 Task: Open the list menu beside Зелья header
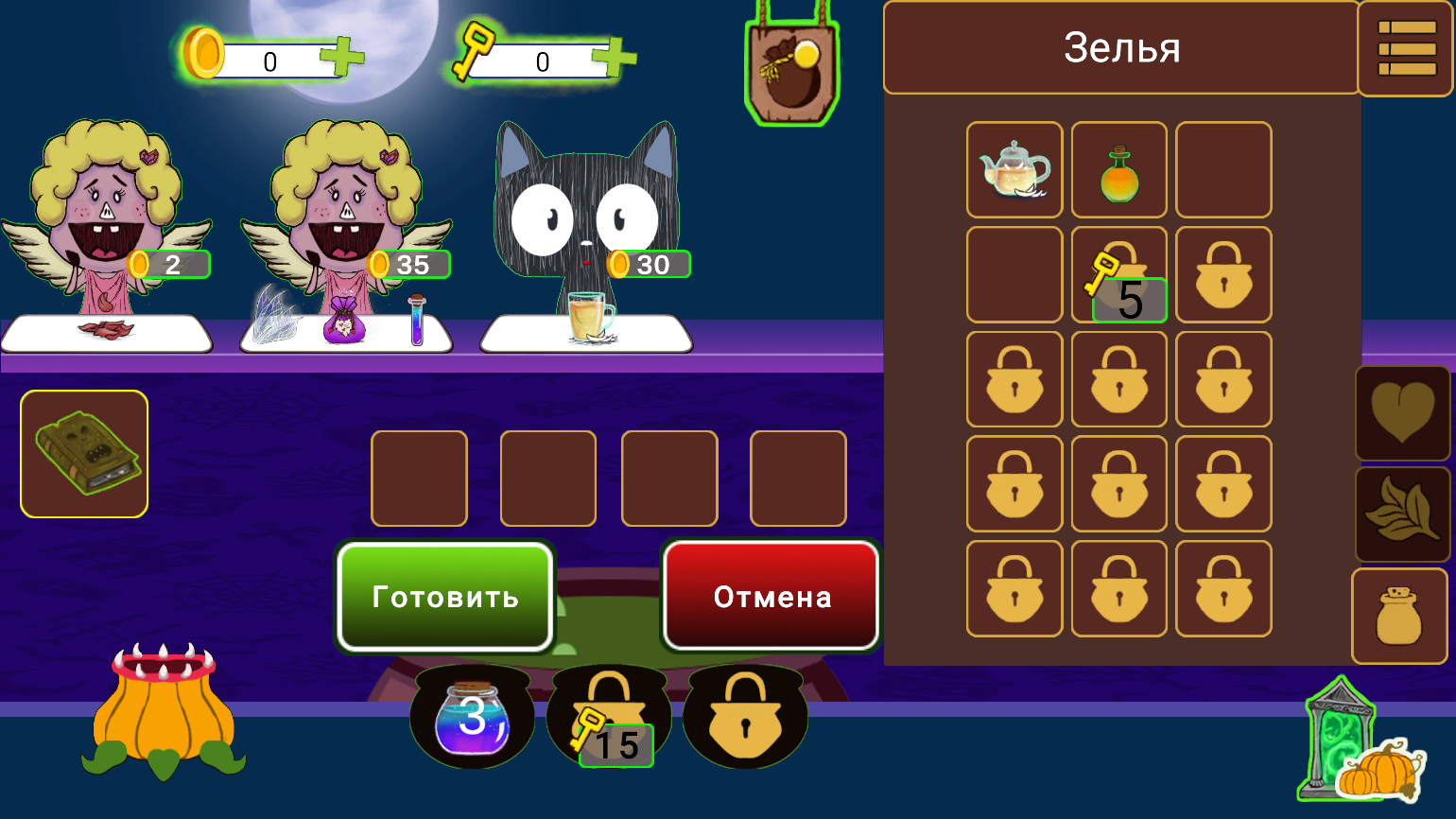(x=1406, y=48)
